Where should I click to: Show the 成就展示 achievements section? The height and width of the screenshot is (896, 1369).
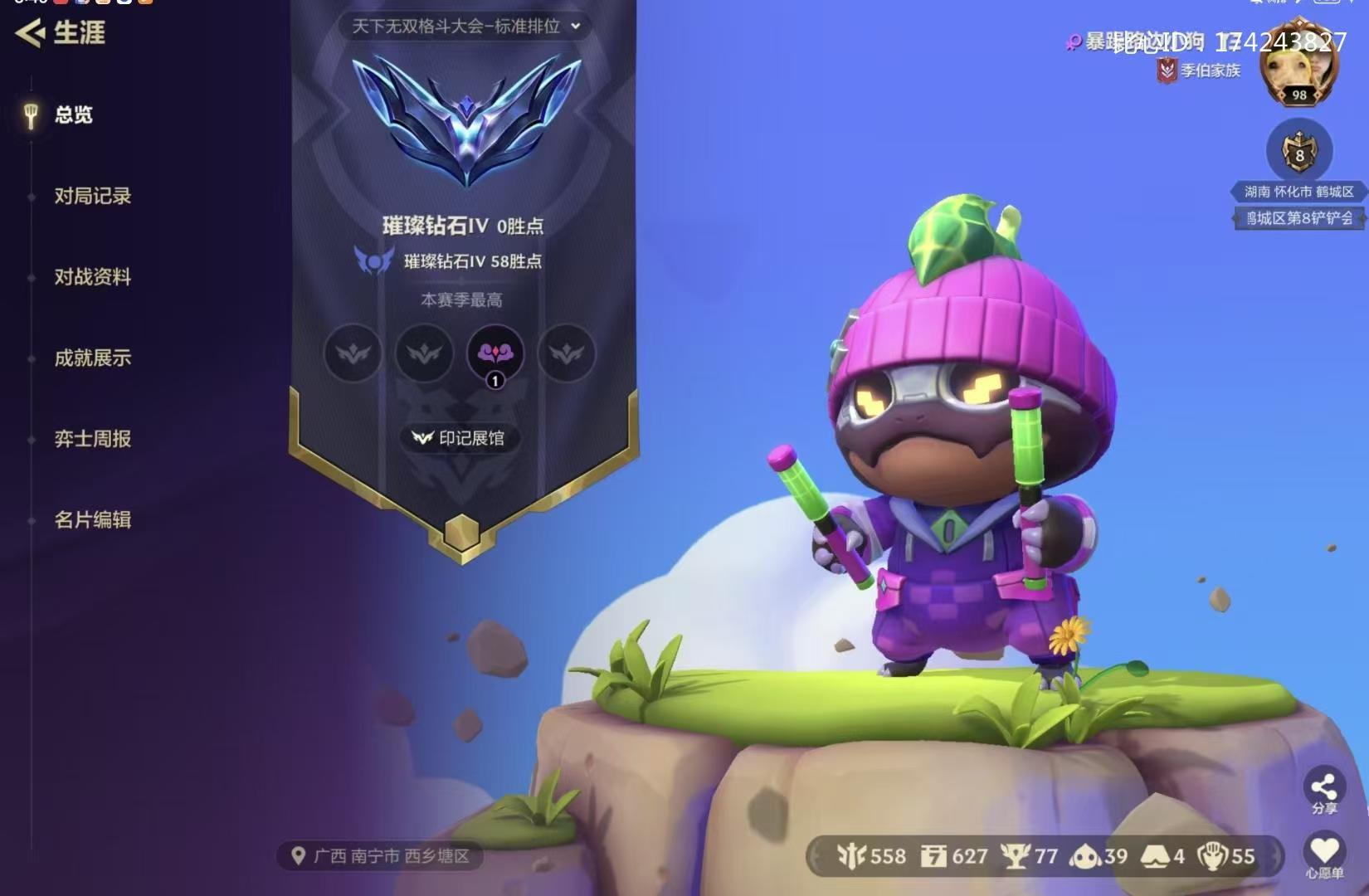tap(92, 358)
